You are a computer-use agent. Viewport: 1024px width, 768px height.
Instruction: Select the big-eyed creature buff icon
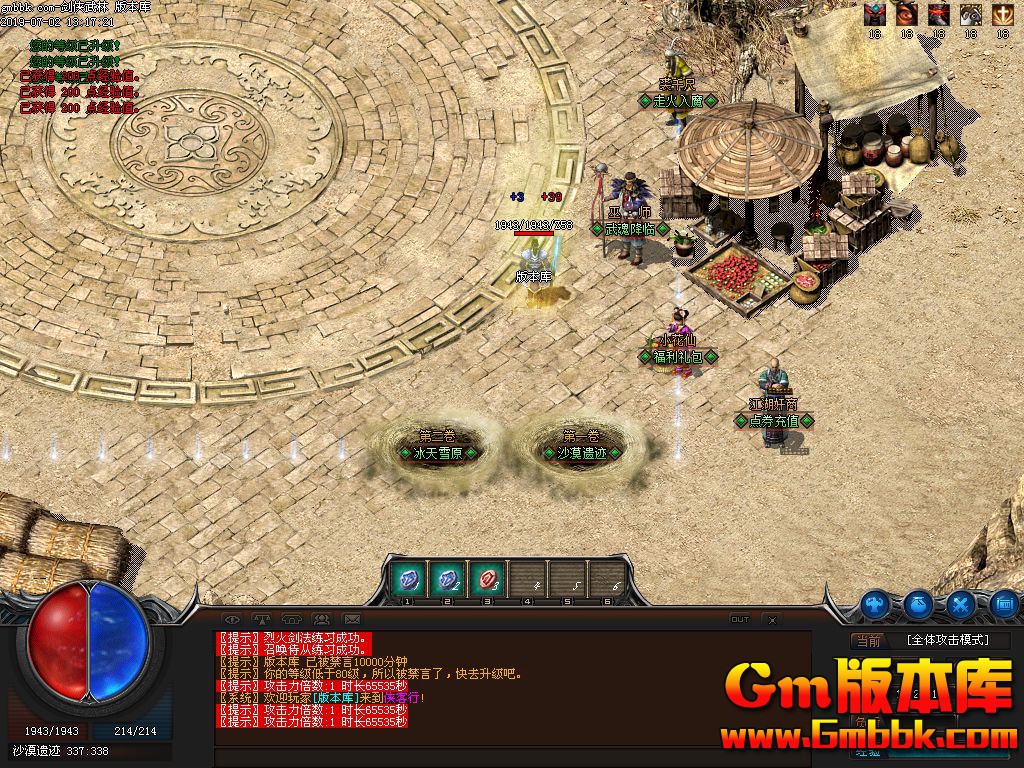pos(970,14)
